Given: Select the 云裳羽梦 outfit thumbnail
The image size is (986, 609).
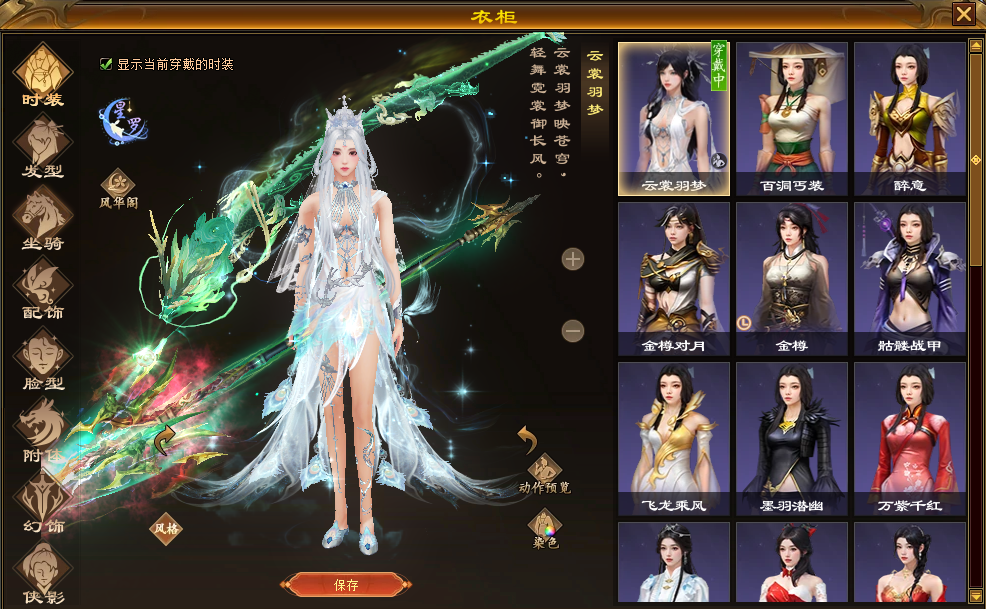Looking at the screenshot, I should pyautogui.click(x=673, y=118).
